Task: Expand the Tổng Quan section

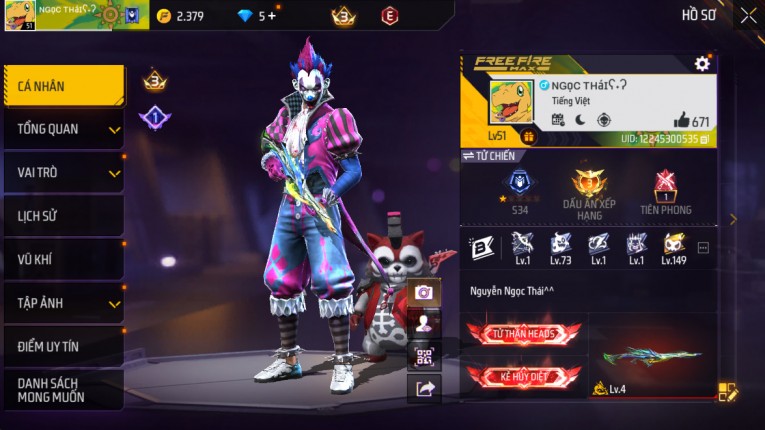Action: point(64,129)
